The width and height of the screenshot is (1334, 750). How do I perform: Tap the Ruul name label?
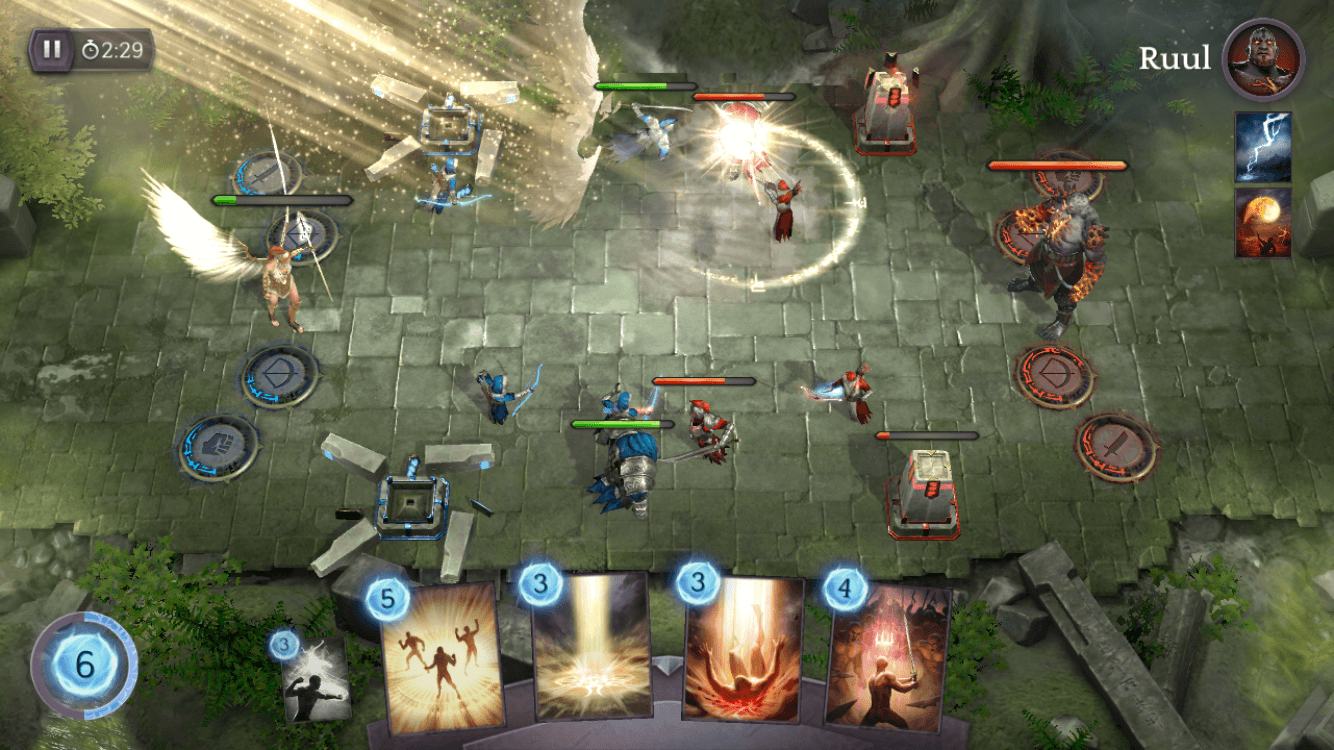(x=1177, y=58)
